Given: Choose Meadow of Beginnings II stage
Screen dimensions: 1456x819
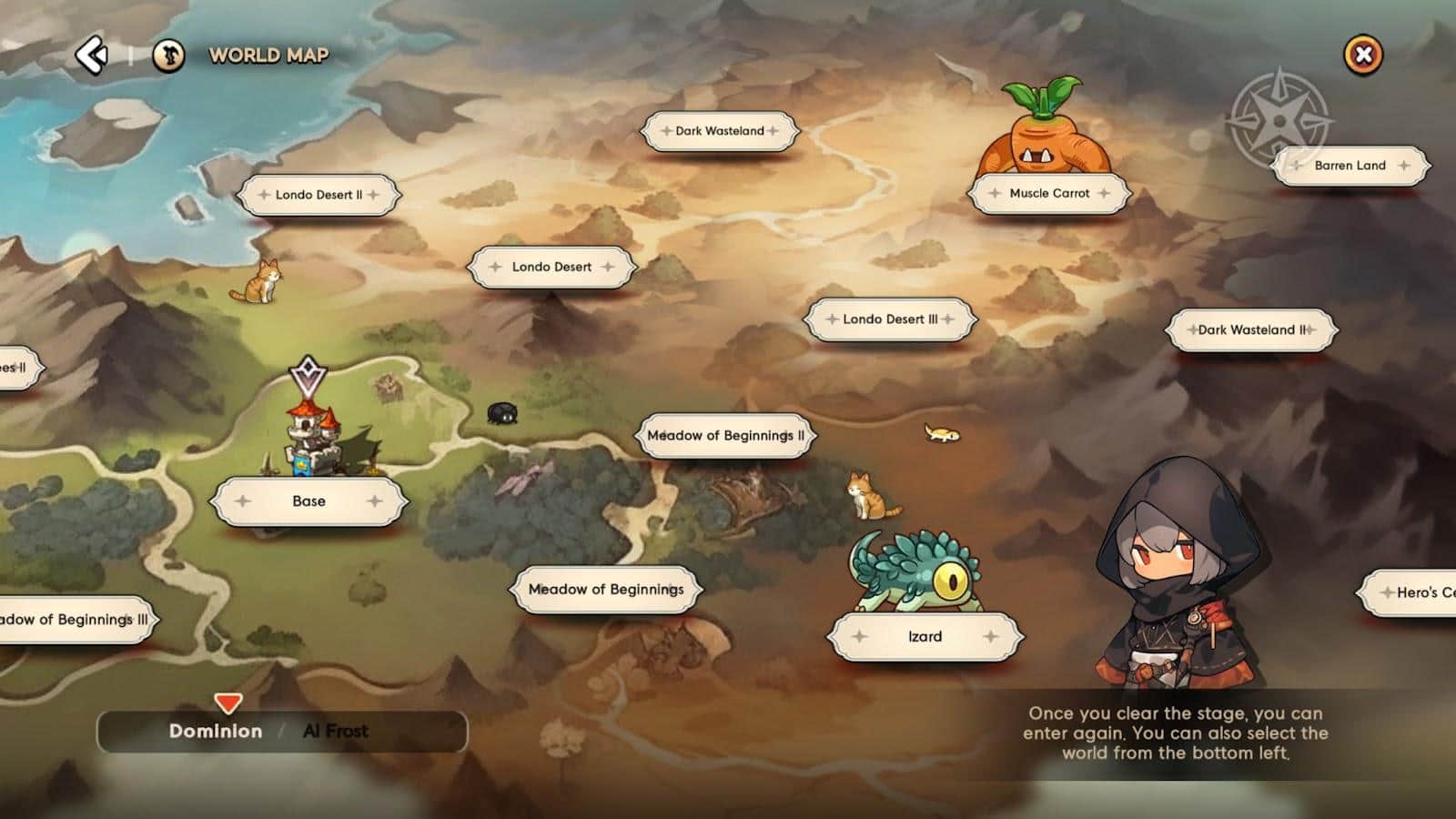Looking at the screenshot, I should pyautogui.click(x=725, y=436).
